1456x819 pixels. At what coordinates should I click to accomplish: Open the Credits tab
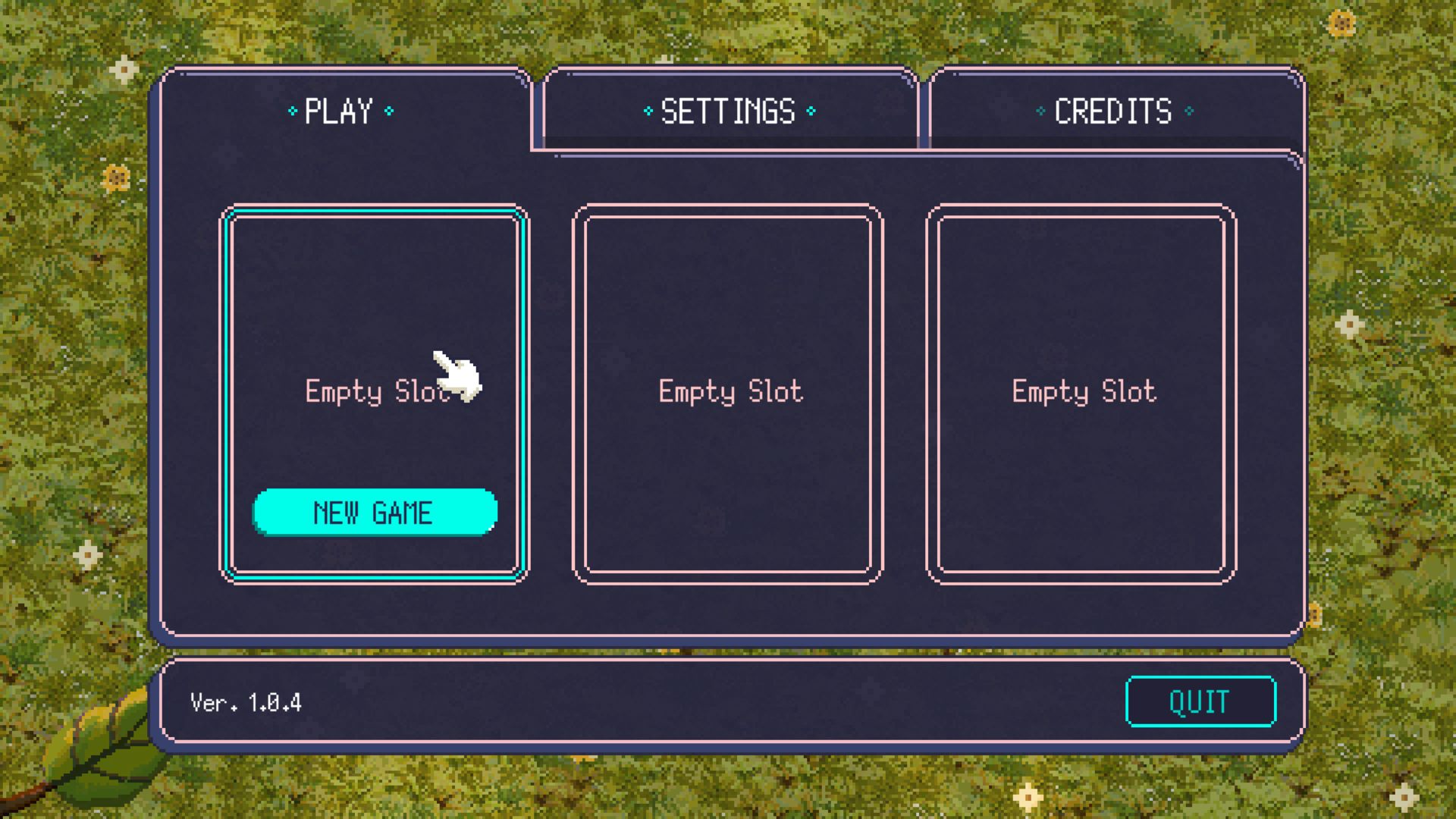click(x=1113, y=111)
